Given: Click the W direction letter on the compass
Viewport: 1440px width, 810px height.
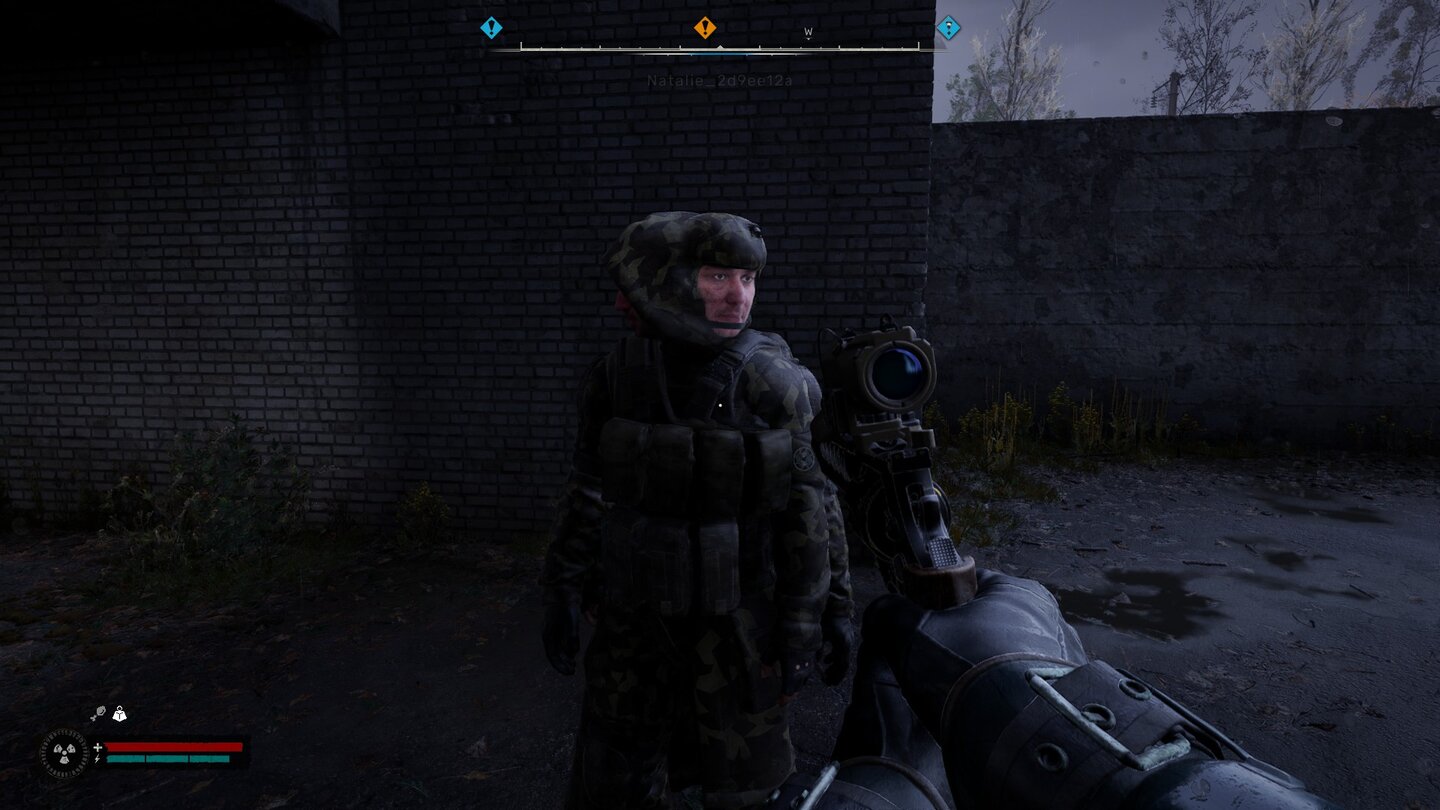Looking at the screenshot, I should click(809, 31).
